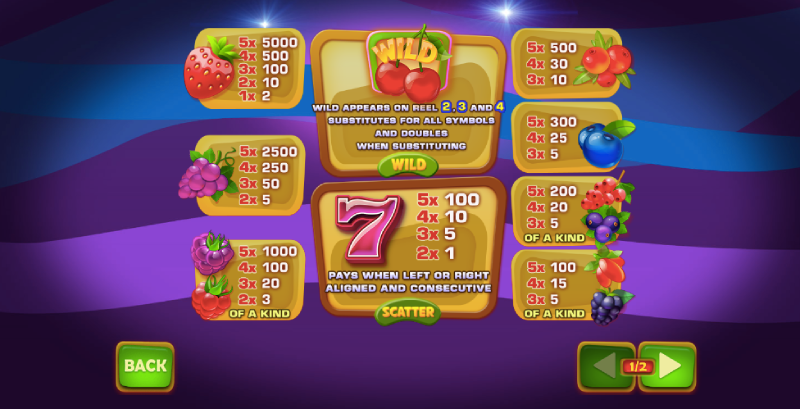
Task: Go to the previous paytable page
Action: point(603,366)
